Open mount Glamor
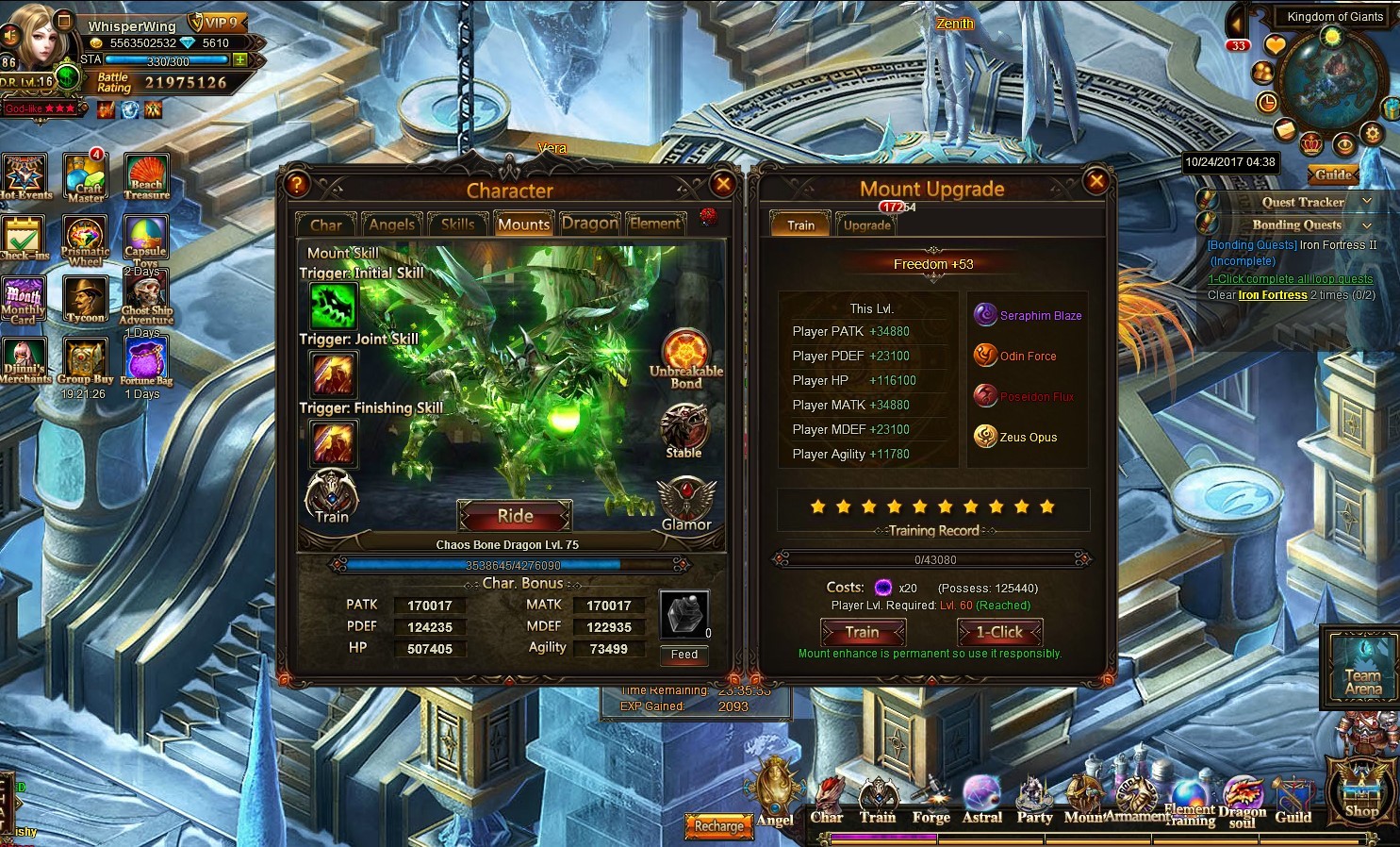The height and width of the screenshot is (847, 1400). [685, 504]
